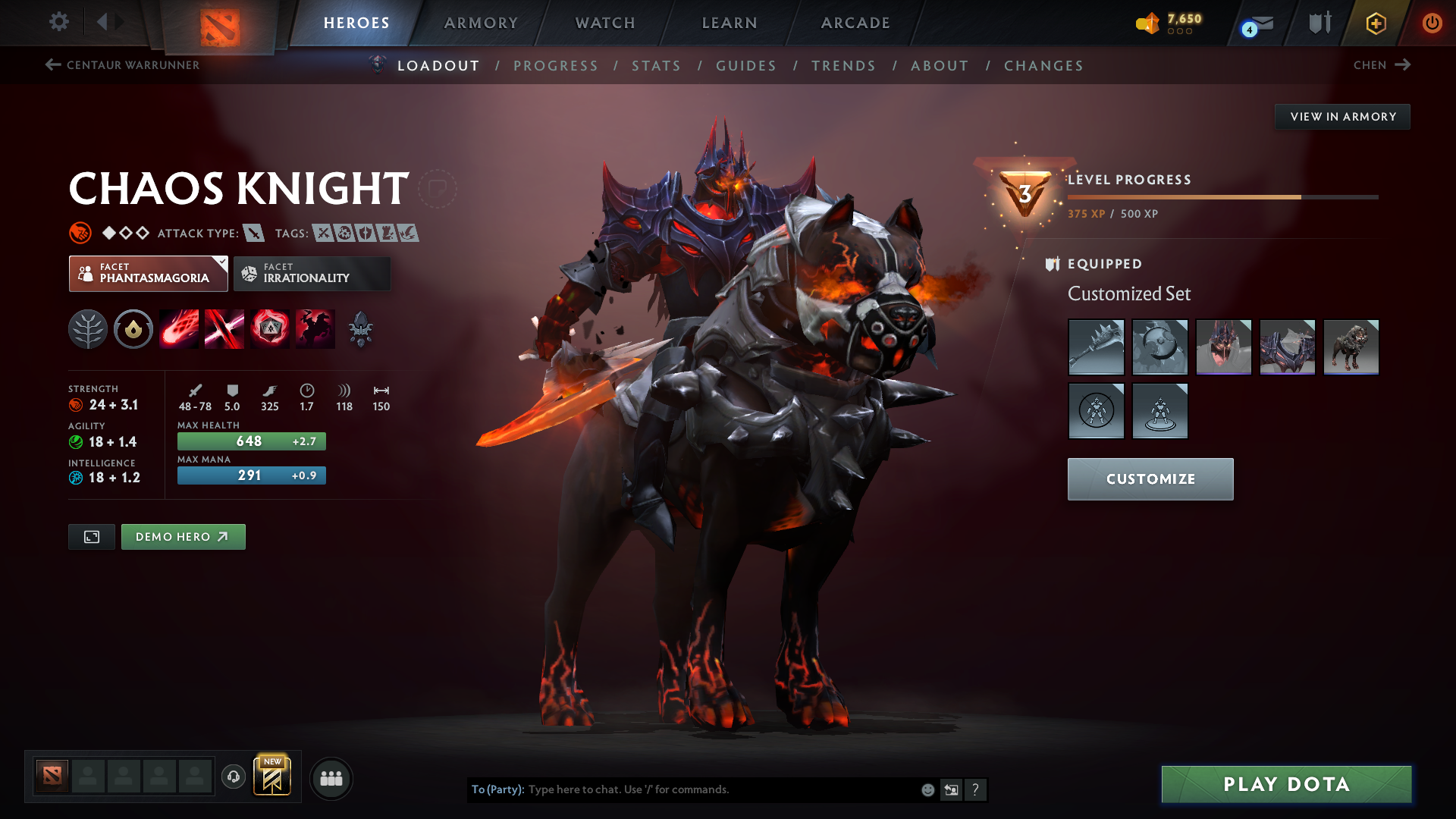Open the WATCH menu
The width and height of the screenshot is (1456, 819).
tap(604, 23)
